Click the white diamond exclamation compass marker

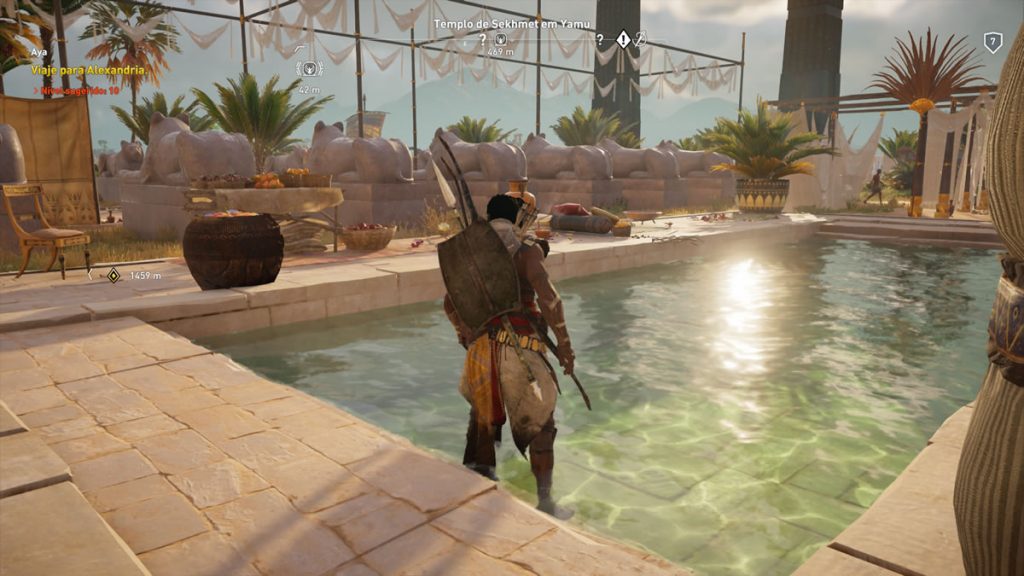pyautogui.click(x=623, y=39)
